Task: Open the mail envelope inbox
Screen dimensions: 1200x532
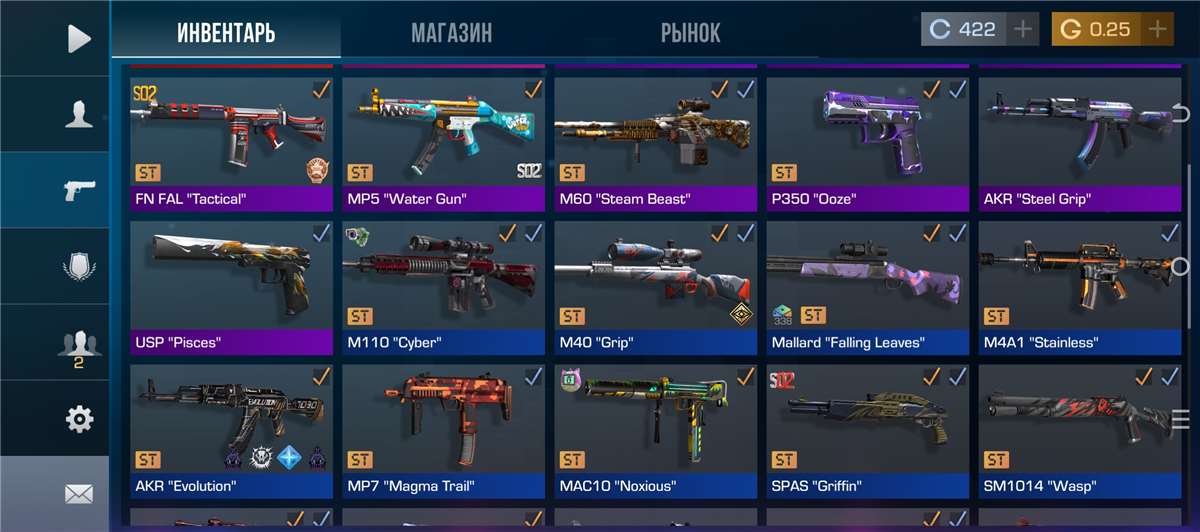Action: tap(78, 493)
